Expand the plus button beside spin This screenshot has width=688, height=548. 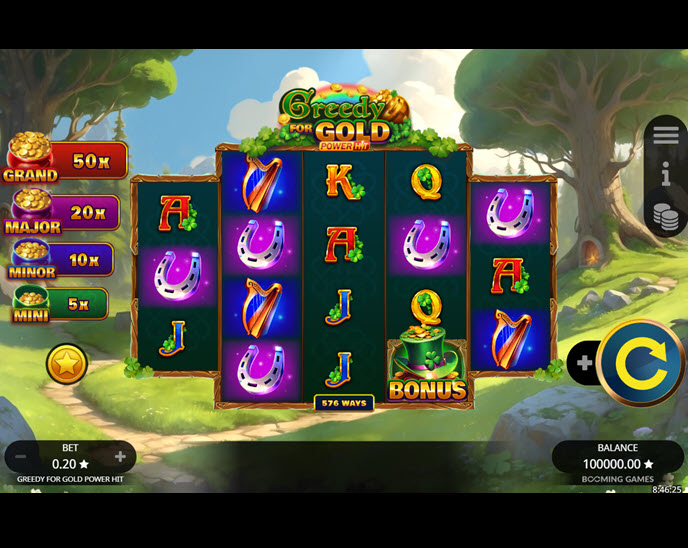point(583,363)
